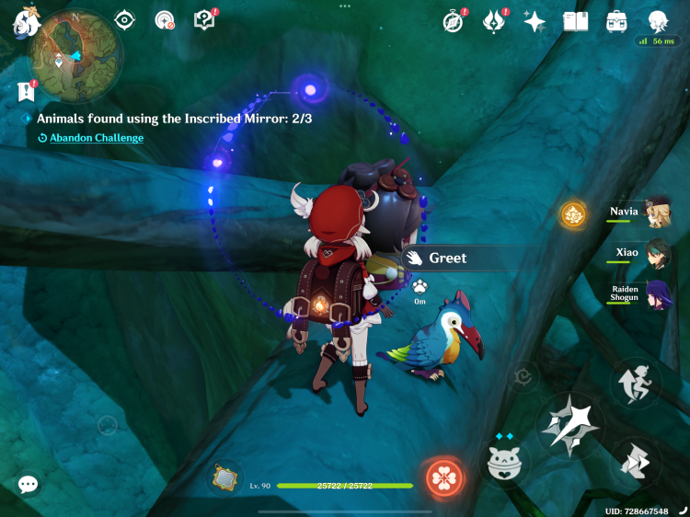Image resolution: width=690 pixels, height=517 pixels.
Task: Abandon the current challenge
Action: [96, 138]
